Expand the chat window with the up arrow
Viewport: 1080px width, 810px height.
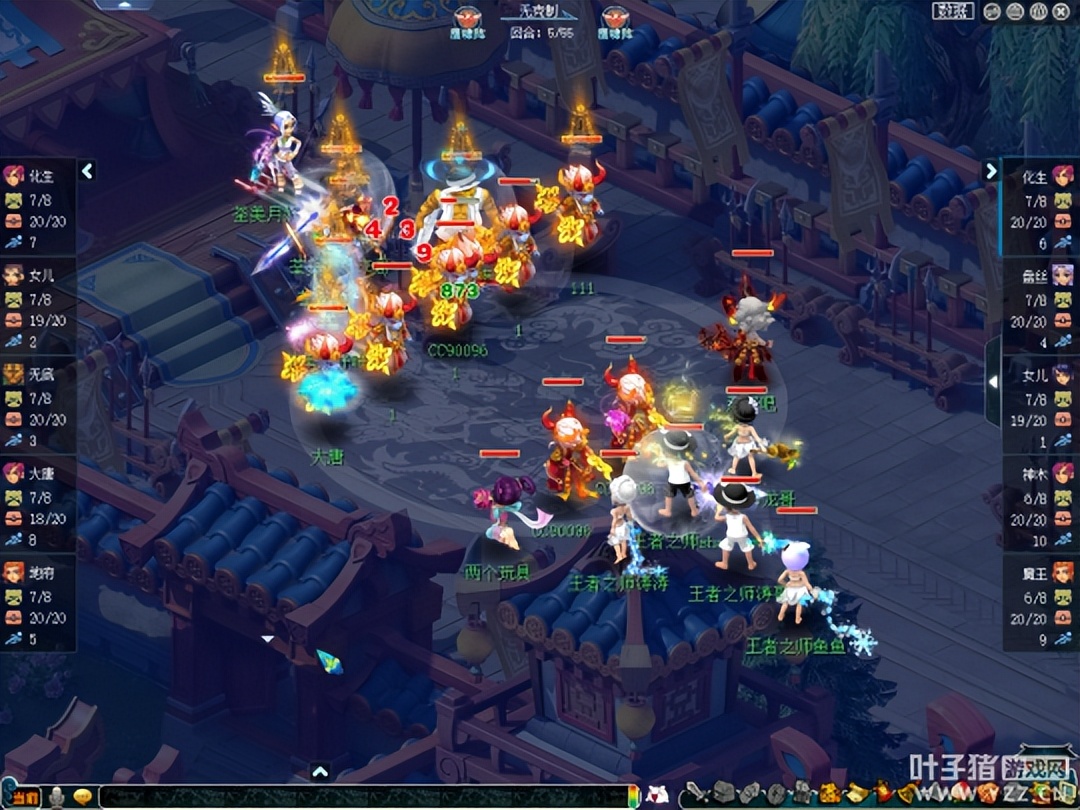320,771
